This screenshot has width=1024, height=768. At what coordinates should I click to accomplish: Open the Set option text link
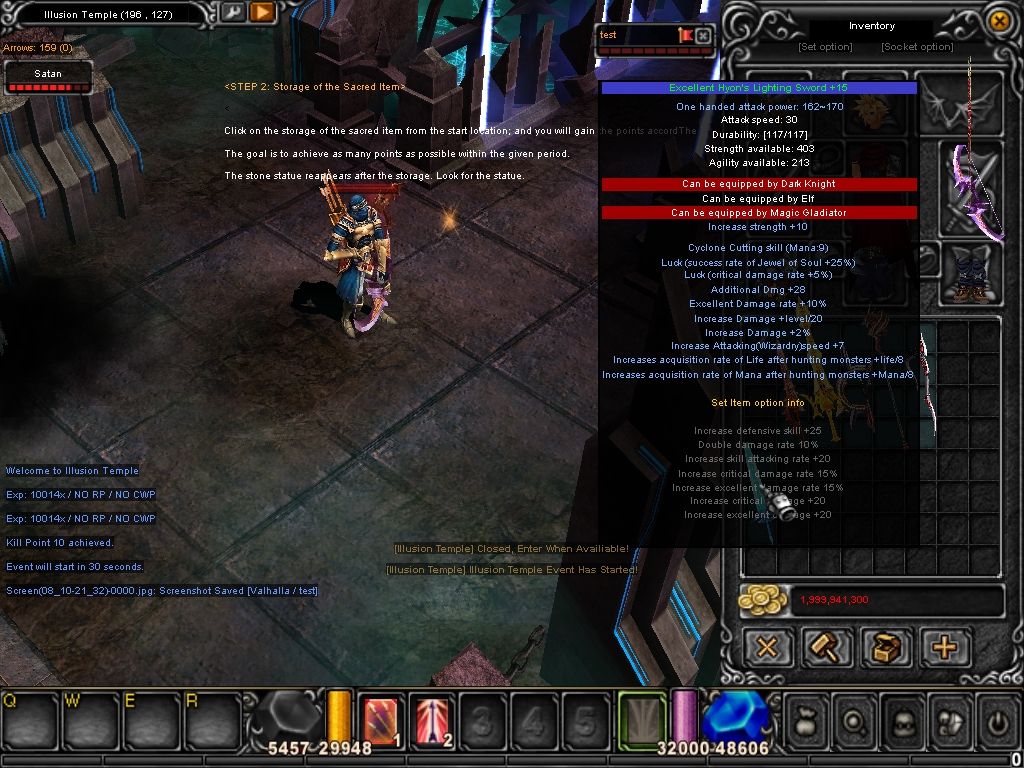[825, 47]
